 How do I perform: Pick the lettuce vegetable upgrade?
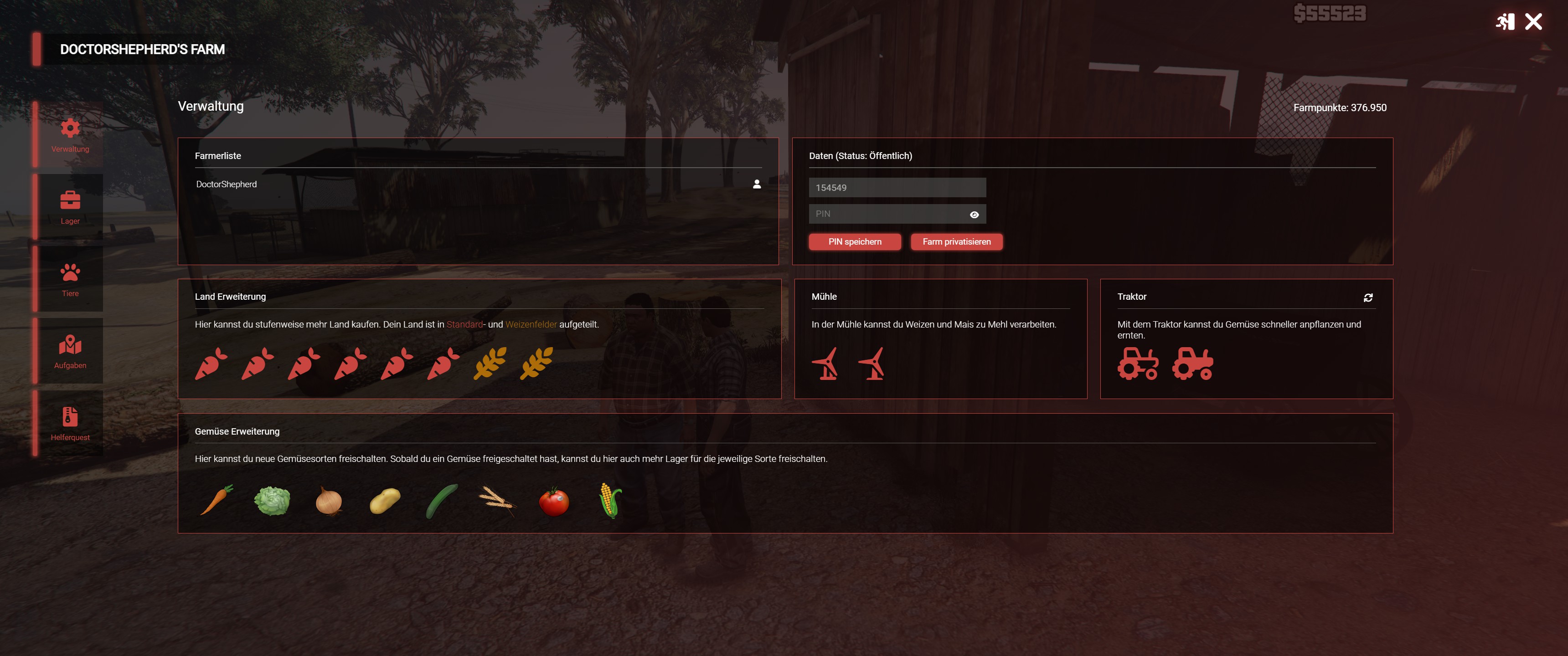[x=272, y=501]
